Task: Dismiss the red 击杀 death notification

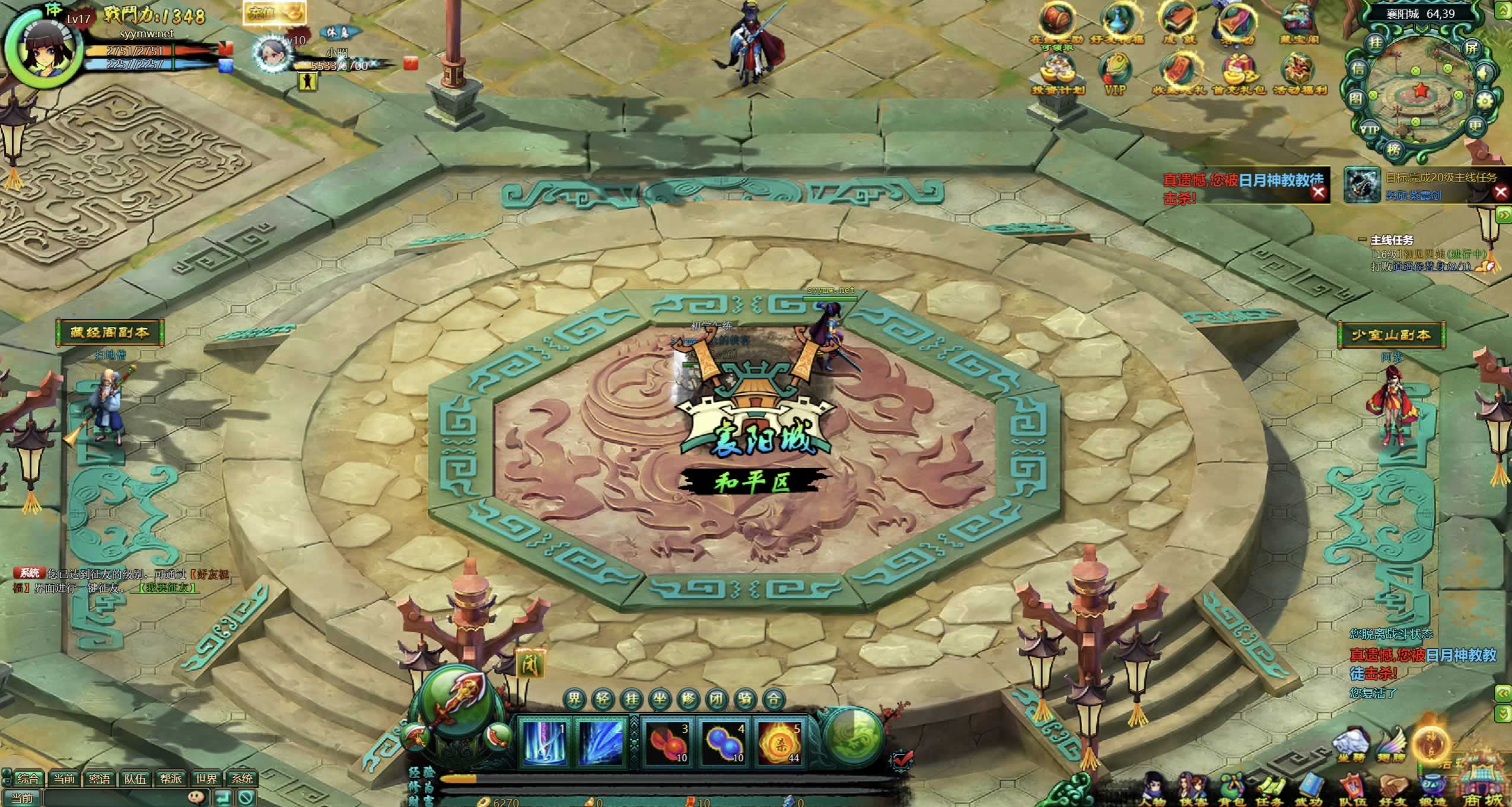Action: pos(1318,192)
